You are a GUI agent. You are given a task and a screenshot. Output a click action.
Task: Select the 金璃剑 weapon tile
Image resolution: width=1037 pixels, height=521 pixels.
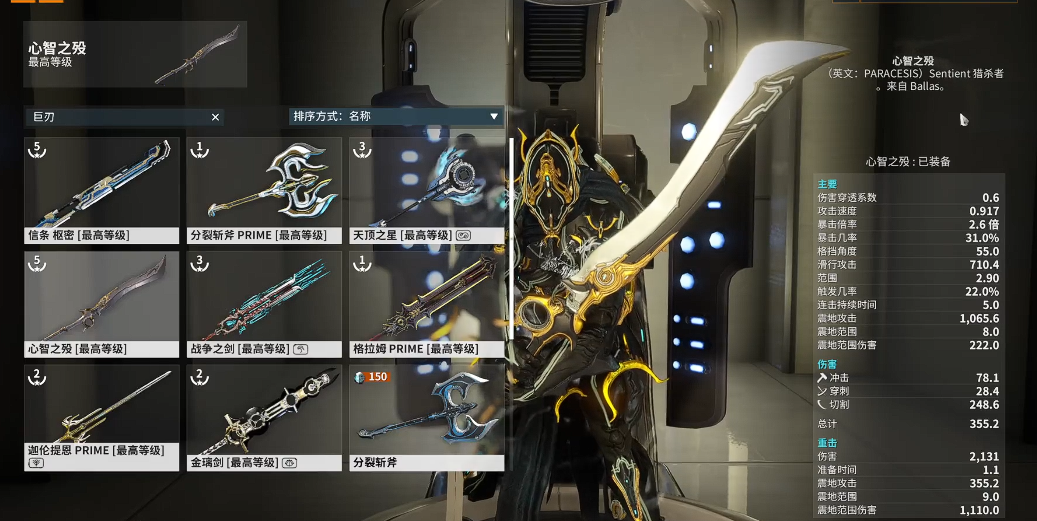click(x=264, y=417)
